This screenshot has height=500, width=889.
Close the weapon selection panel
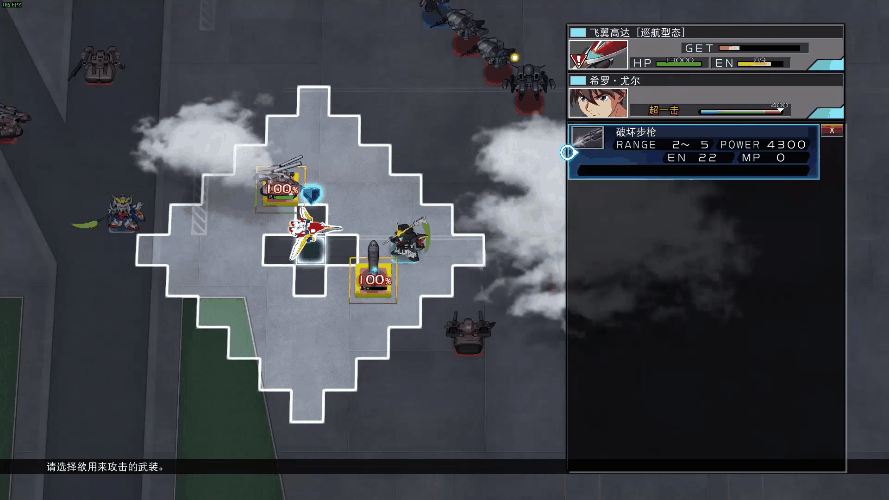pos(832,131)
